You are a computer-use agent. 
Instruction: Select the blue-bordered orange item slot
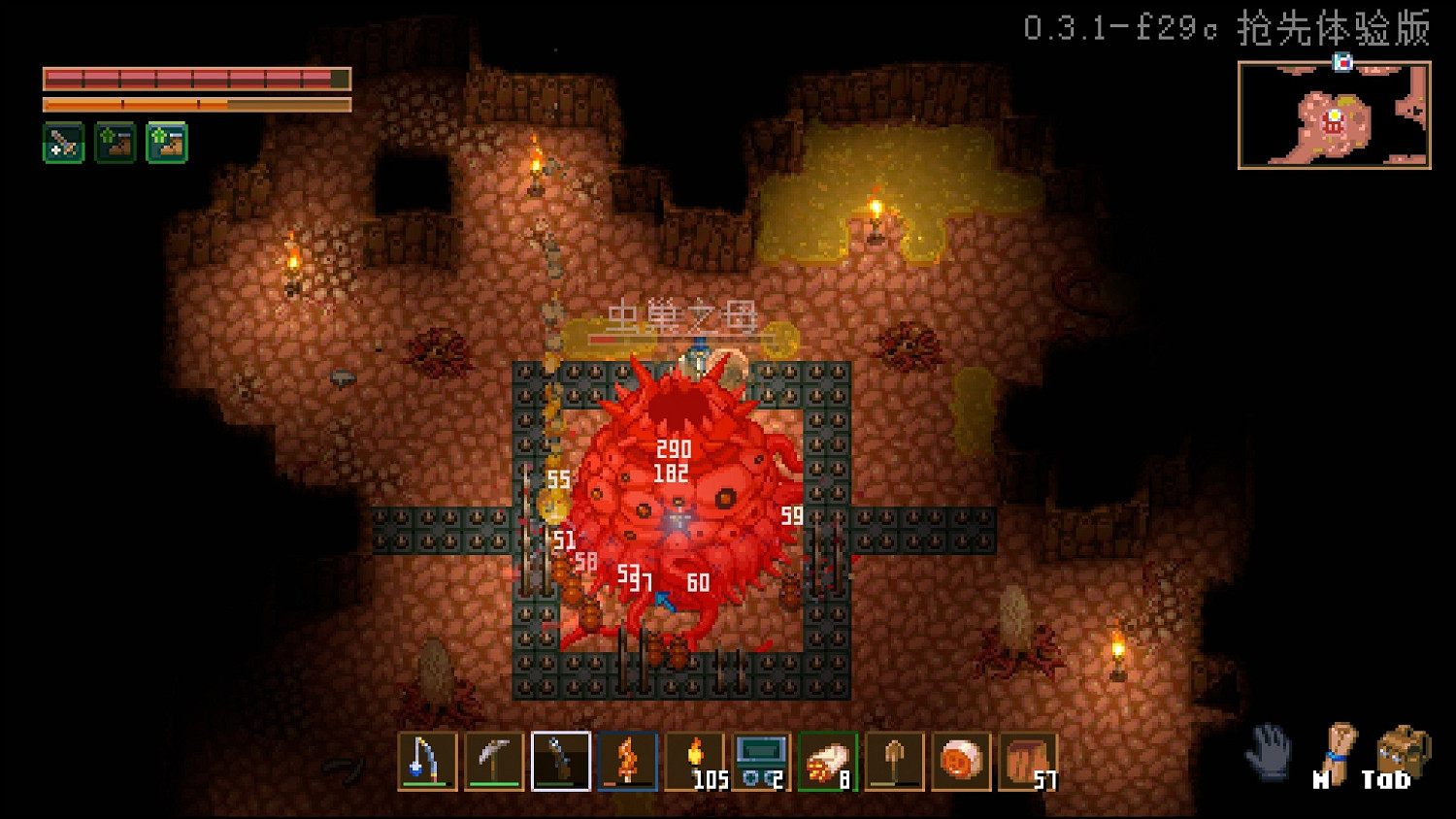[627, 761]
